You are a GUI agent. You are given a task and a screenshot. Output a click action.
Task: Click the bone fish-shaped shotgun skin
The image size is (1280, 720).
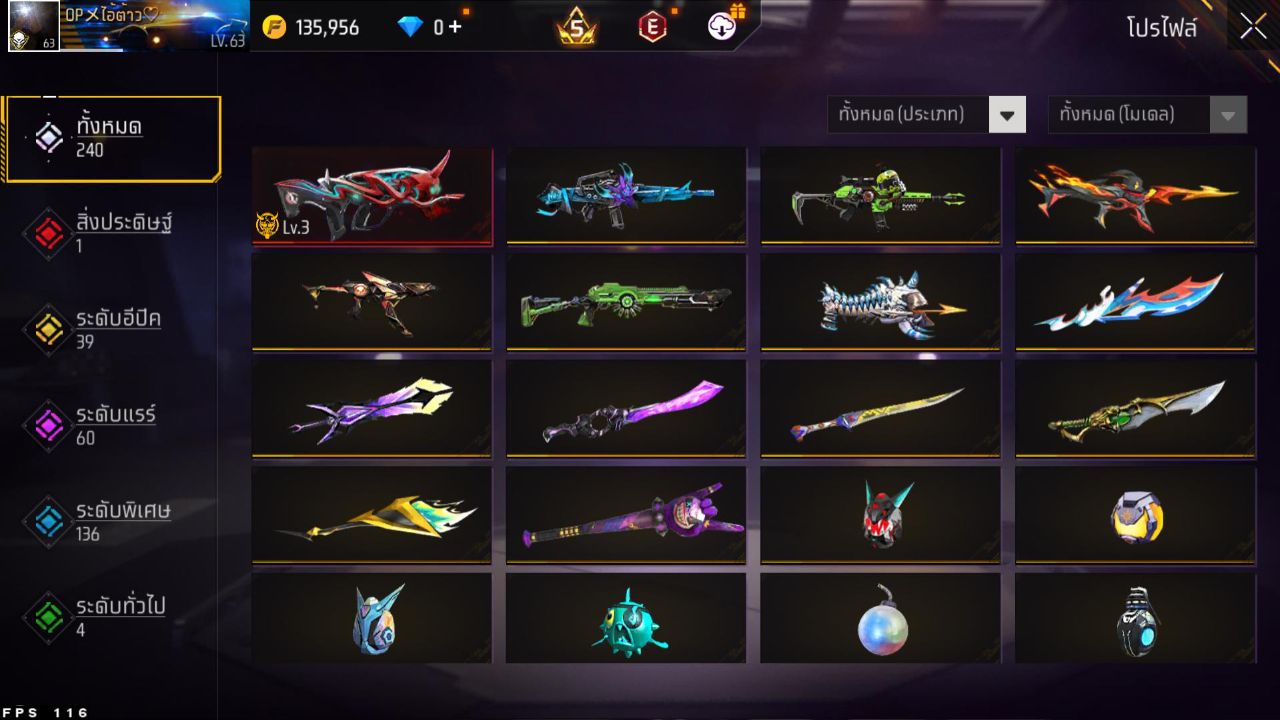tap(880, 302)
